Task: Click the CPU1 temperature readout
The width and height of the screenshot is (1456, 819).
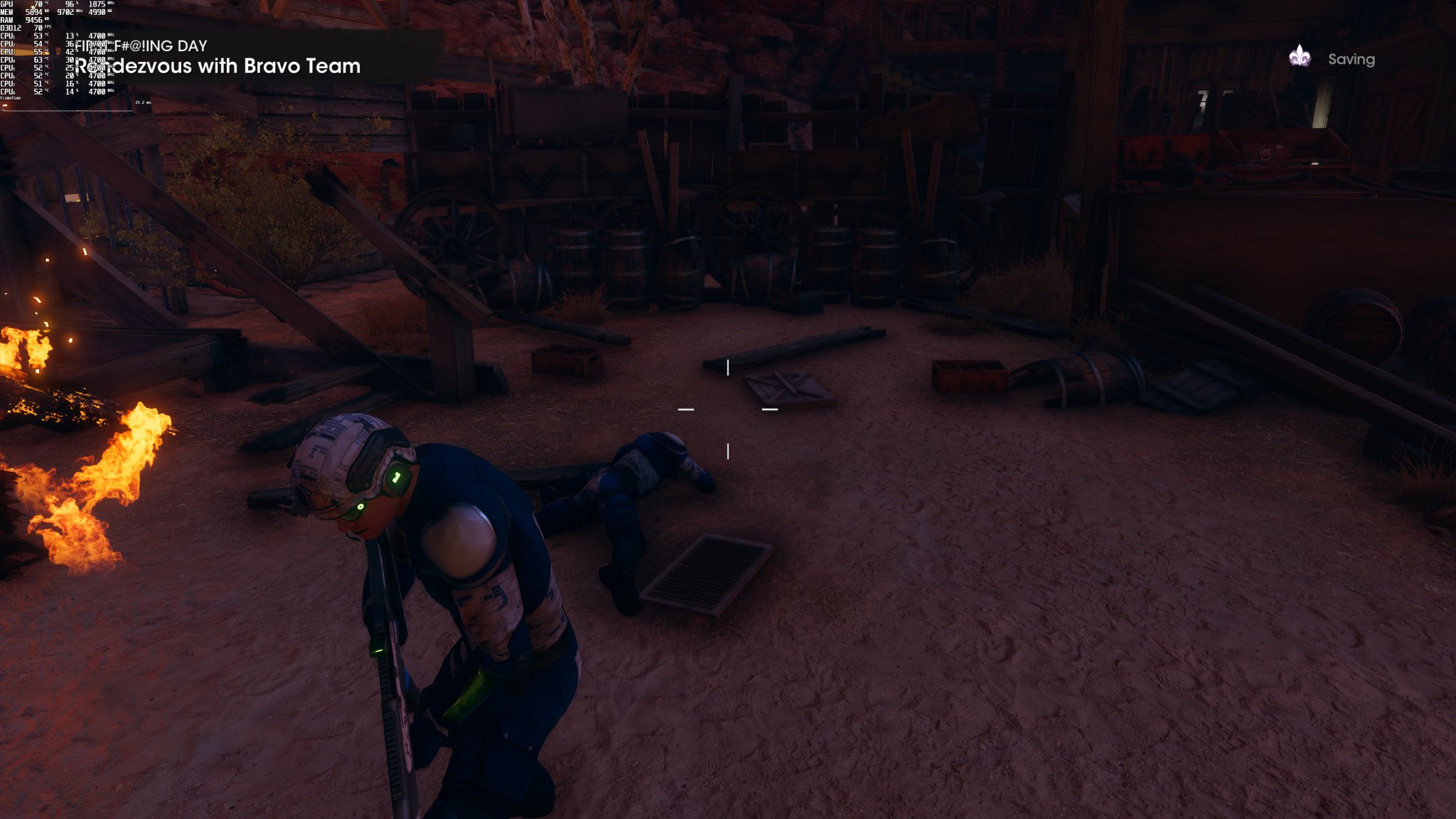Action: [x=38, y=36]
